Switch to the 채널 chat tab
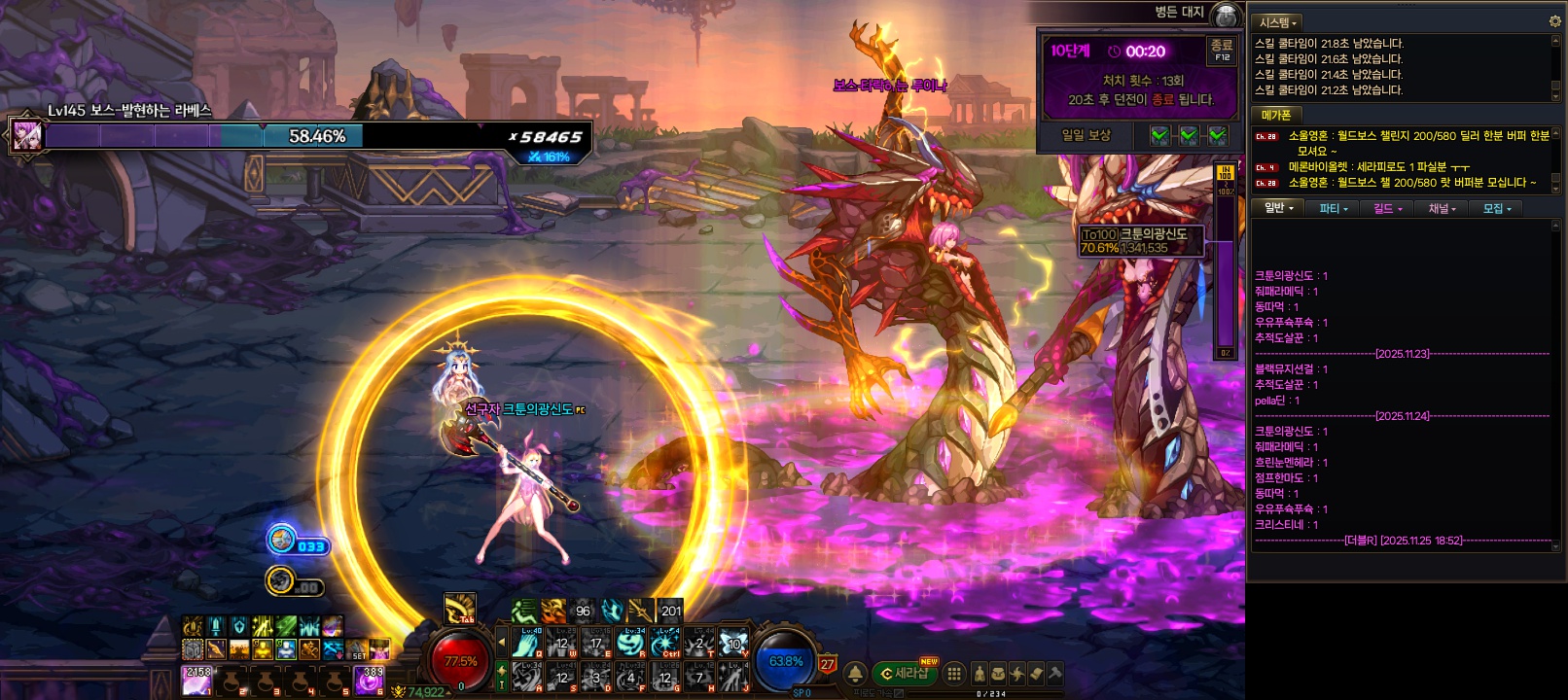This screenshot has width=1568, height=700. pos(1443,208)
